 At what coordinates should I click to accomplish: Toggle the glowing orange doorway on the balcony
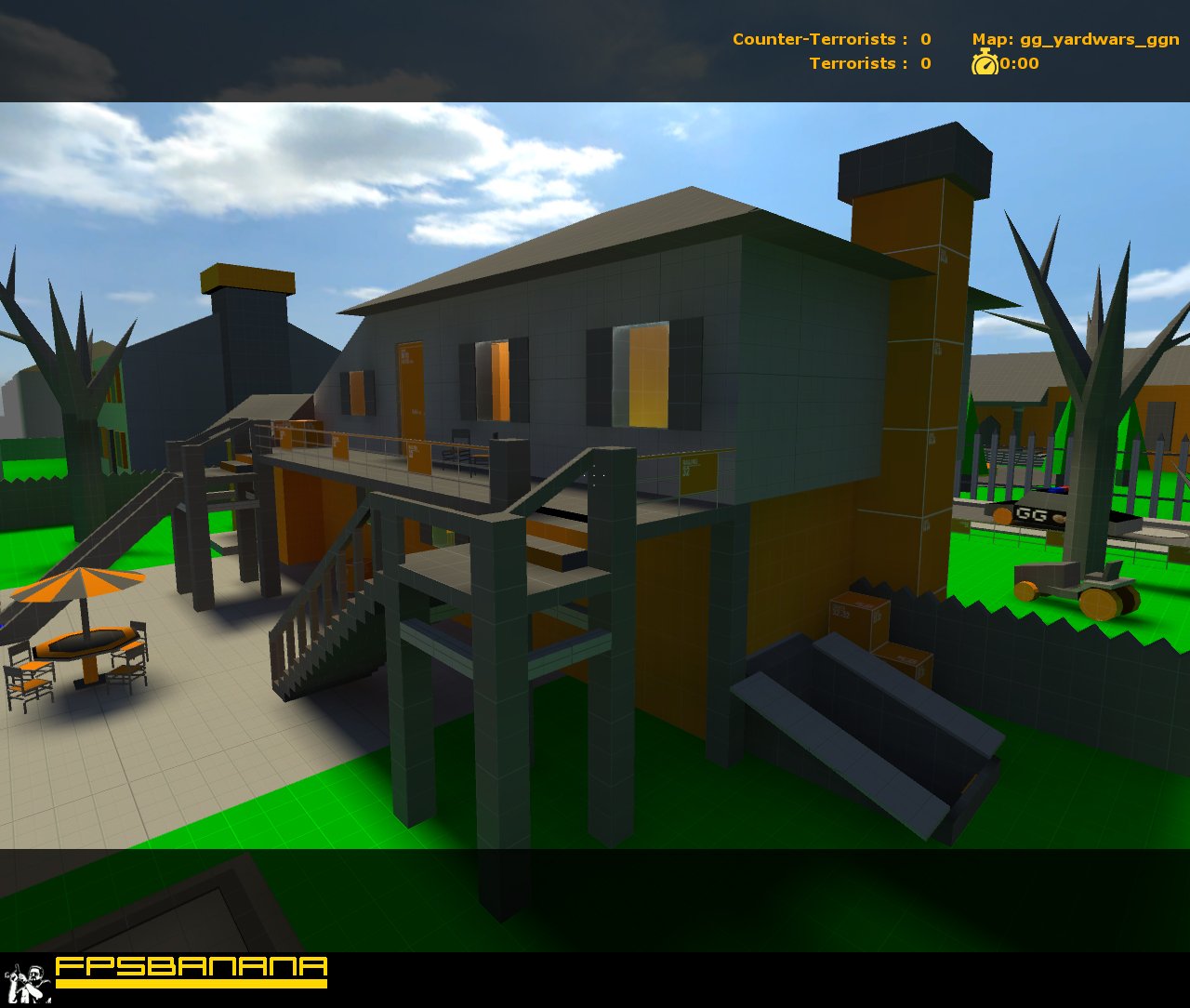(x=409, y=400)
